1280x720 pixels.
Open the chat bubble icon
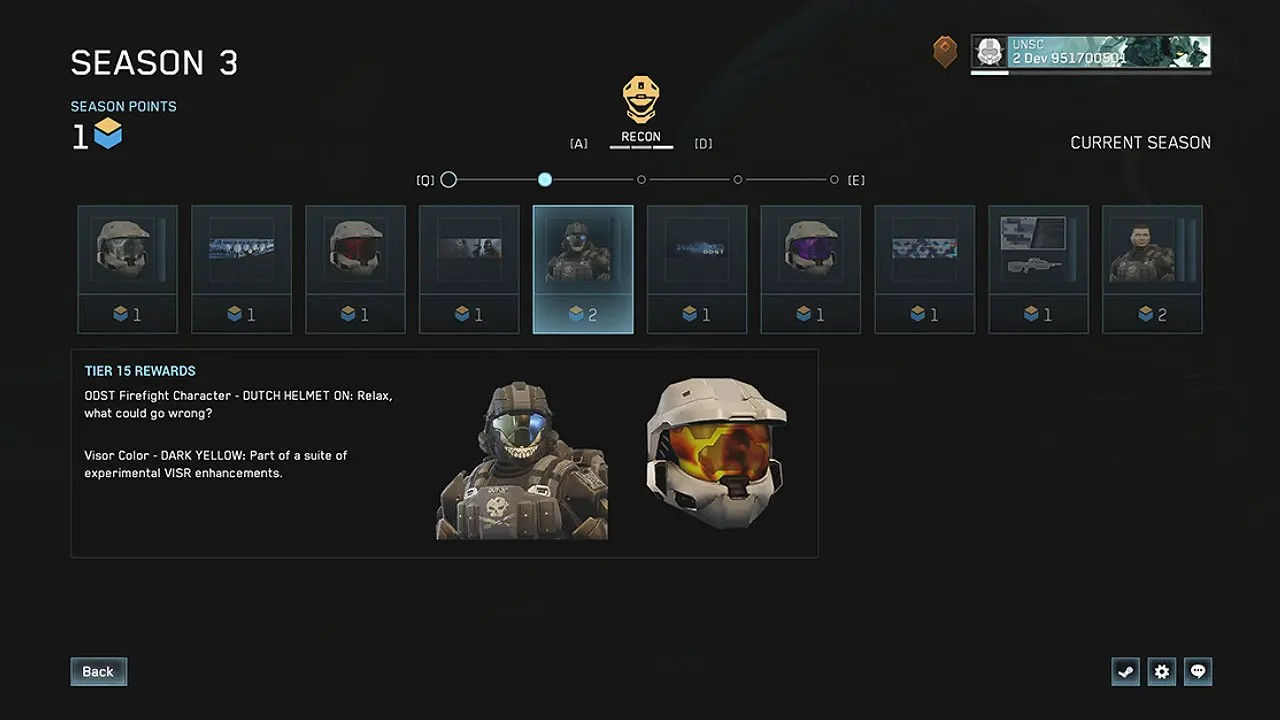pyautogui.click(x=1197, y=671)
